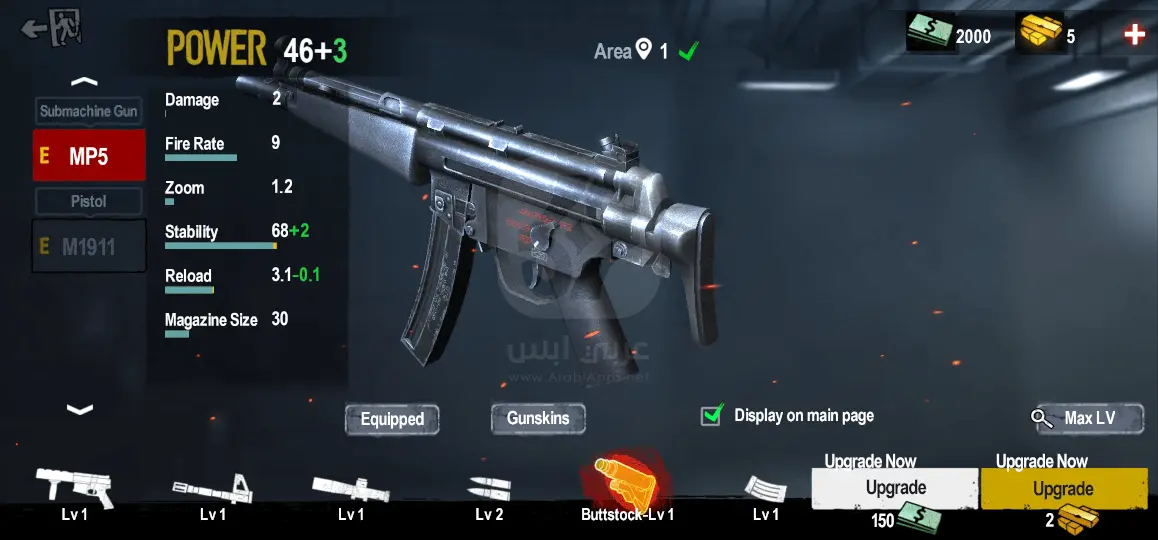This screenshot has height=540, width=1158.
Task: Open the Submachine Gun category
Action: [88, 111]
